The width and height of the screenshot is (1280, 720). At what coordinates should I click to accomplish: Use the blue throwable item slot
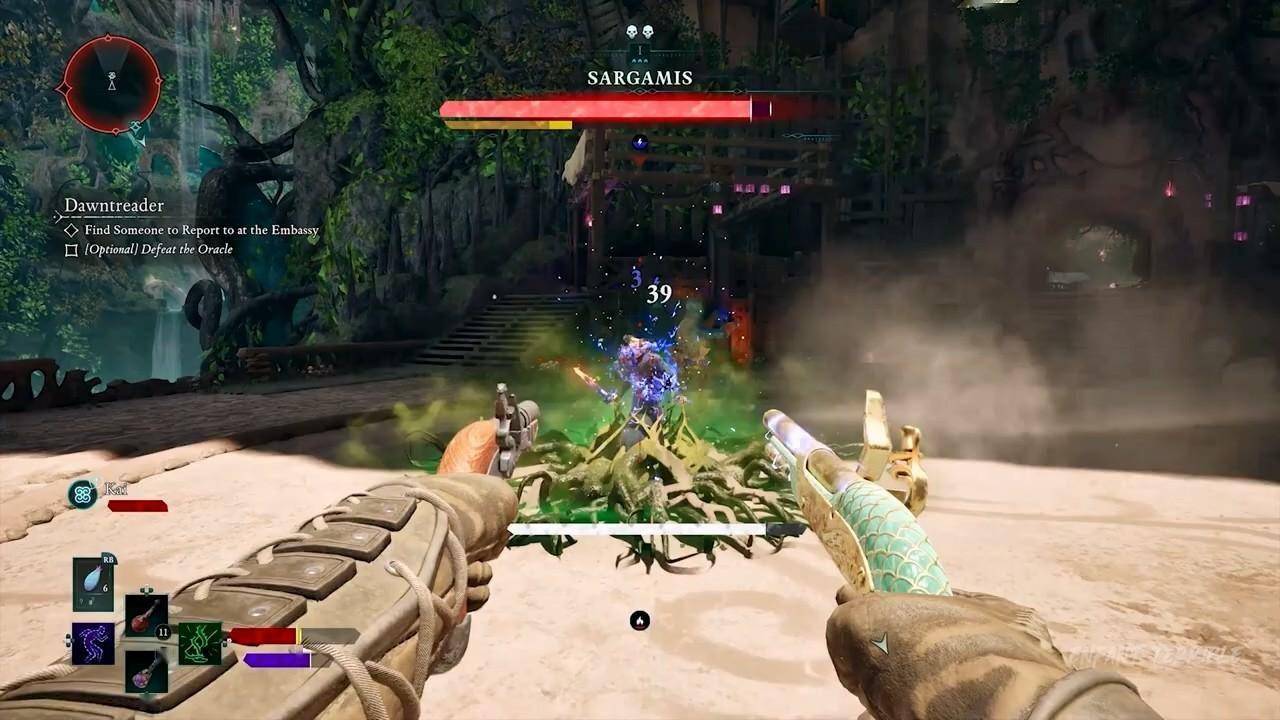coord(93,583)
